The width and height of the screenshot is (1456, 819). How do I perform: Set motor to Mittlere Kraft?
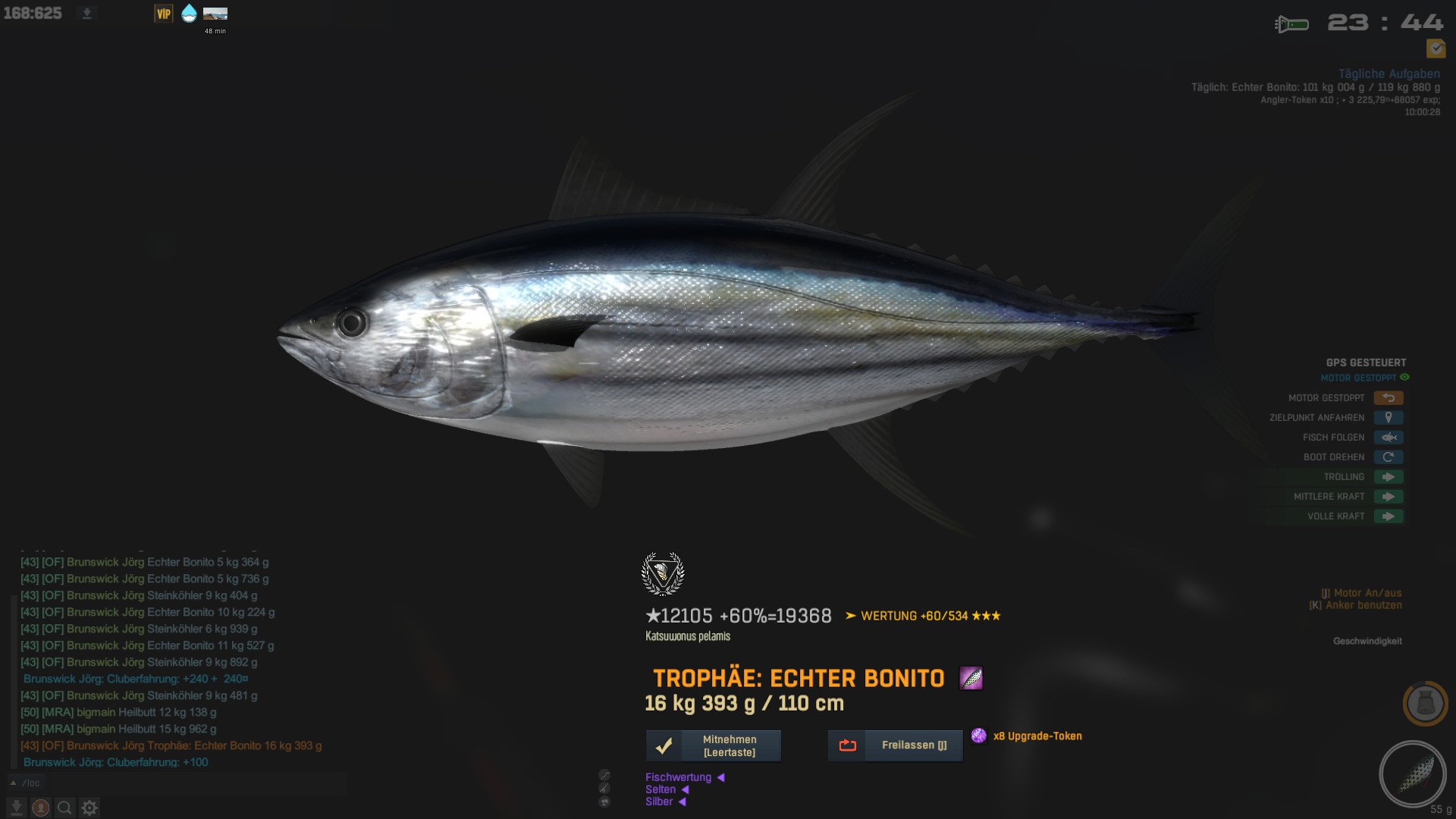(1388, 497)
